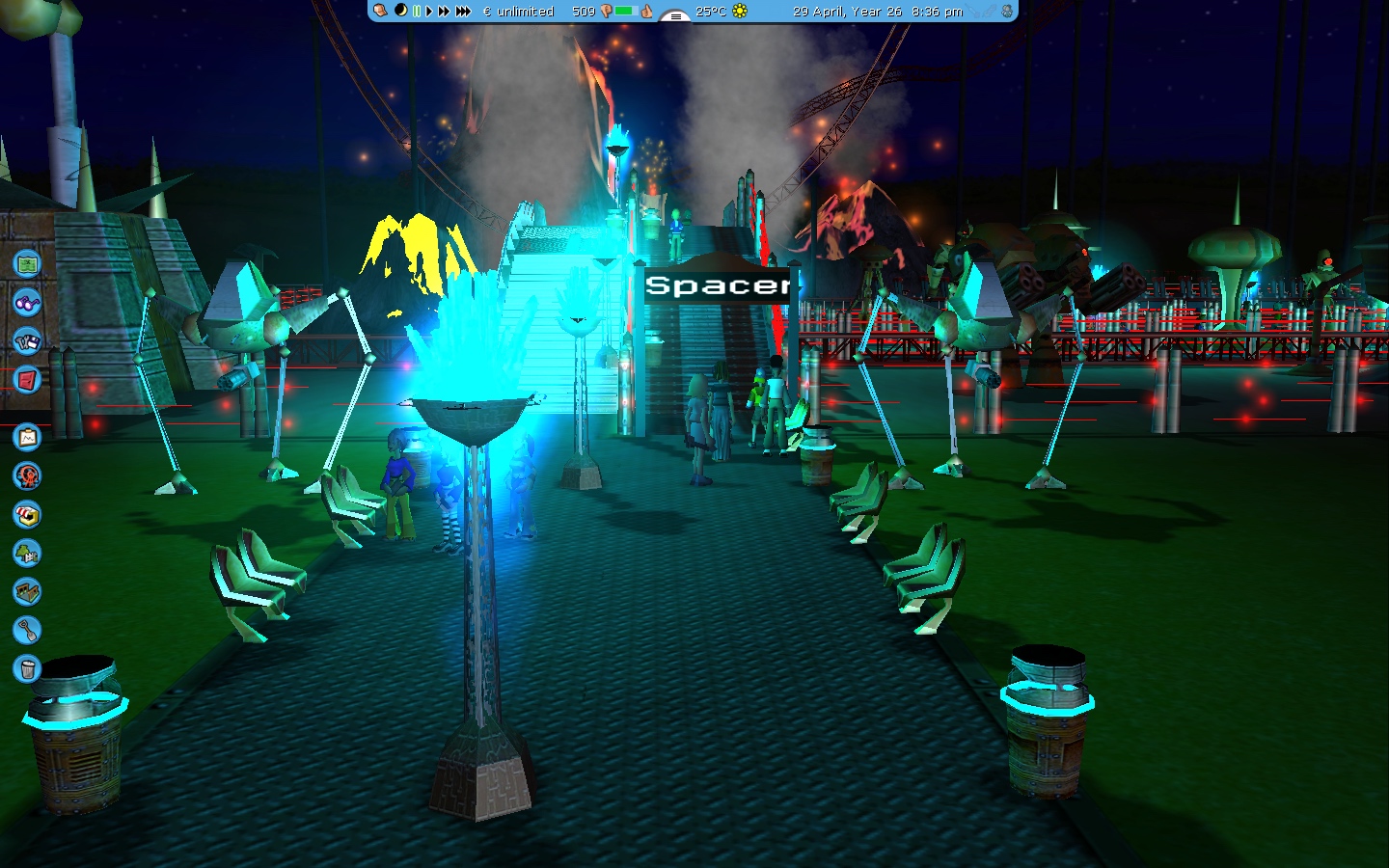The height and width of the screenshot is (868, 1389).
Task: Set game speed to triple fast-forward
Action: tap(463, 12)
